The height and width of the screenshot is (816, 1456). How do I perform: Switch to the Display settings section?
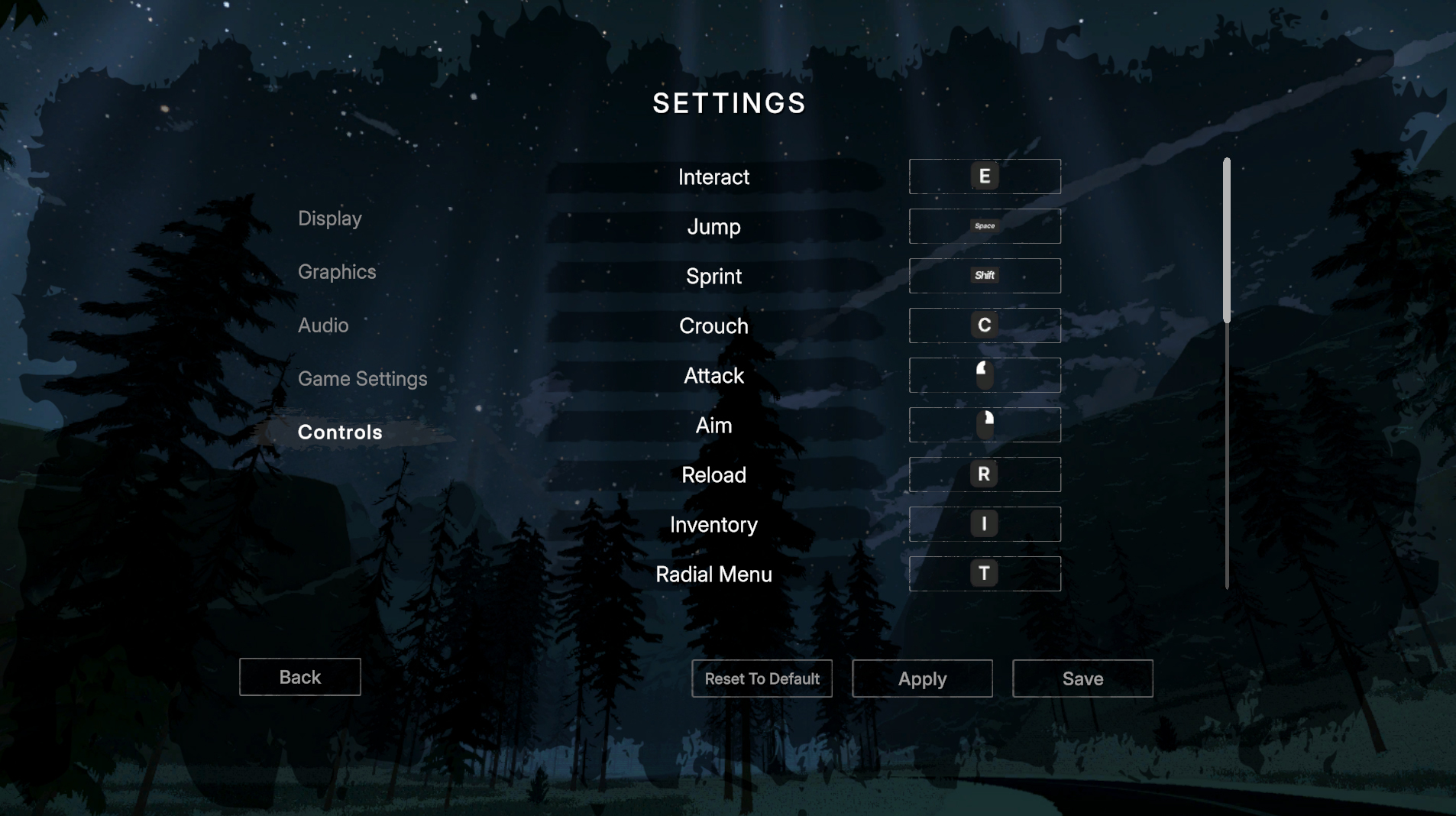click(x=330, y=219)
